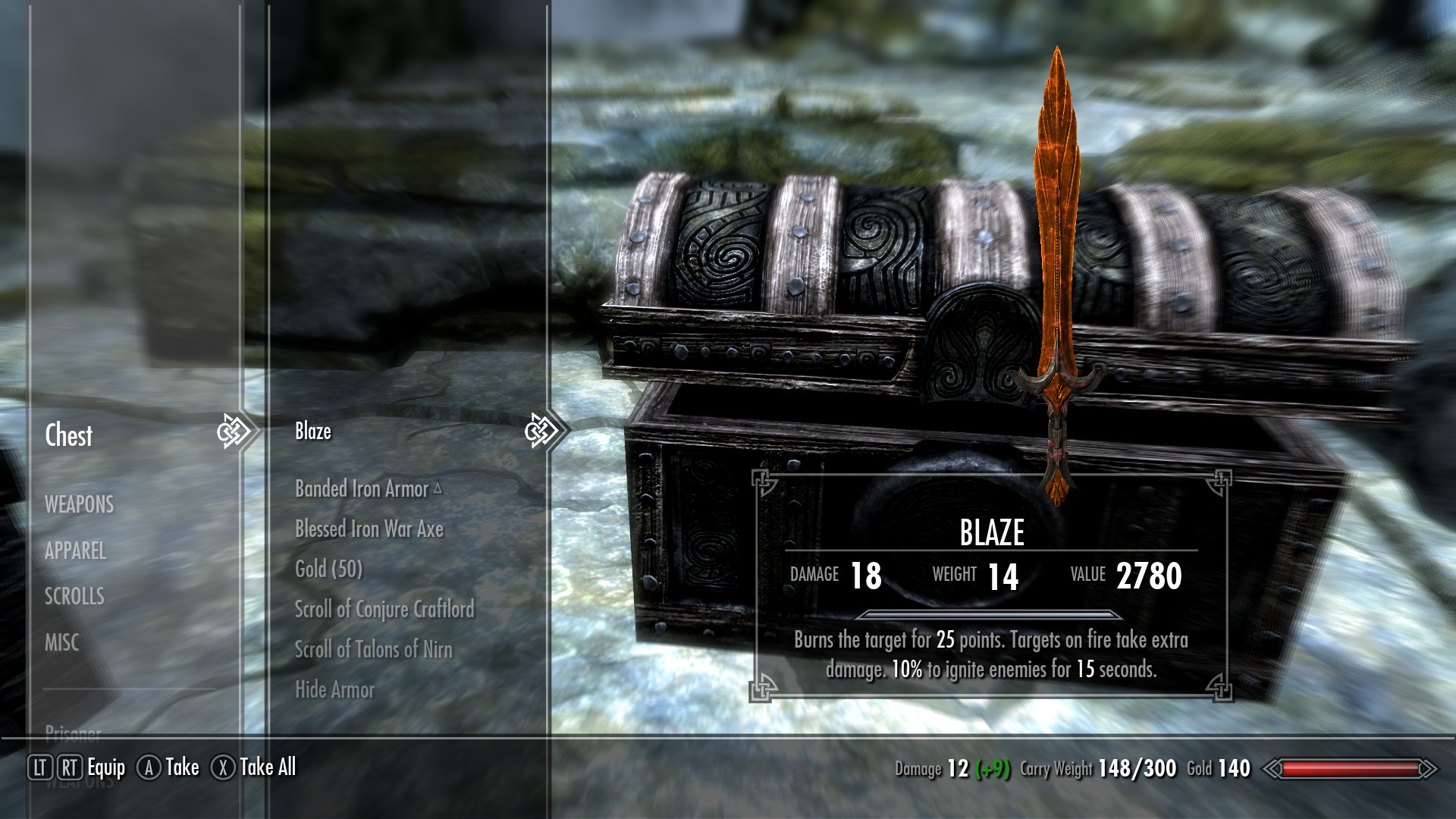Select the Chest container category
Image resolution: width=1456 pixels, height=819 pixels.
pos(69,435)
